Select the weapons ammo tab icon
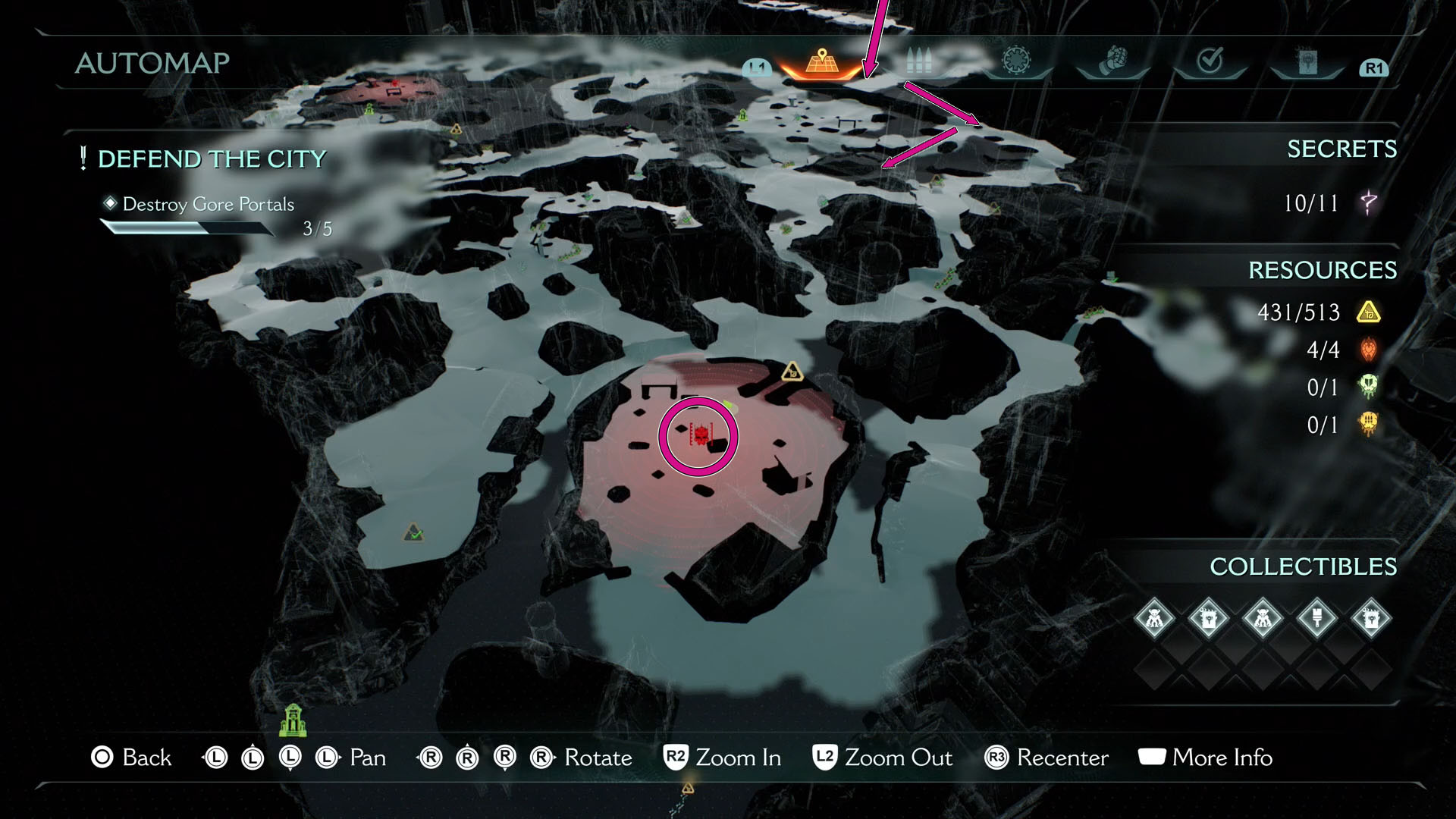This screenshot has height=819, width=1456. [919, 63]
